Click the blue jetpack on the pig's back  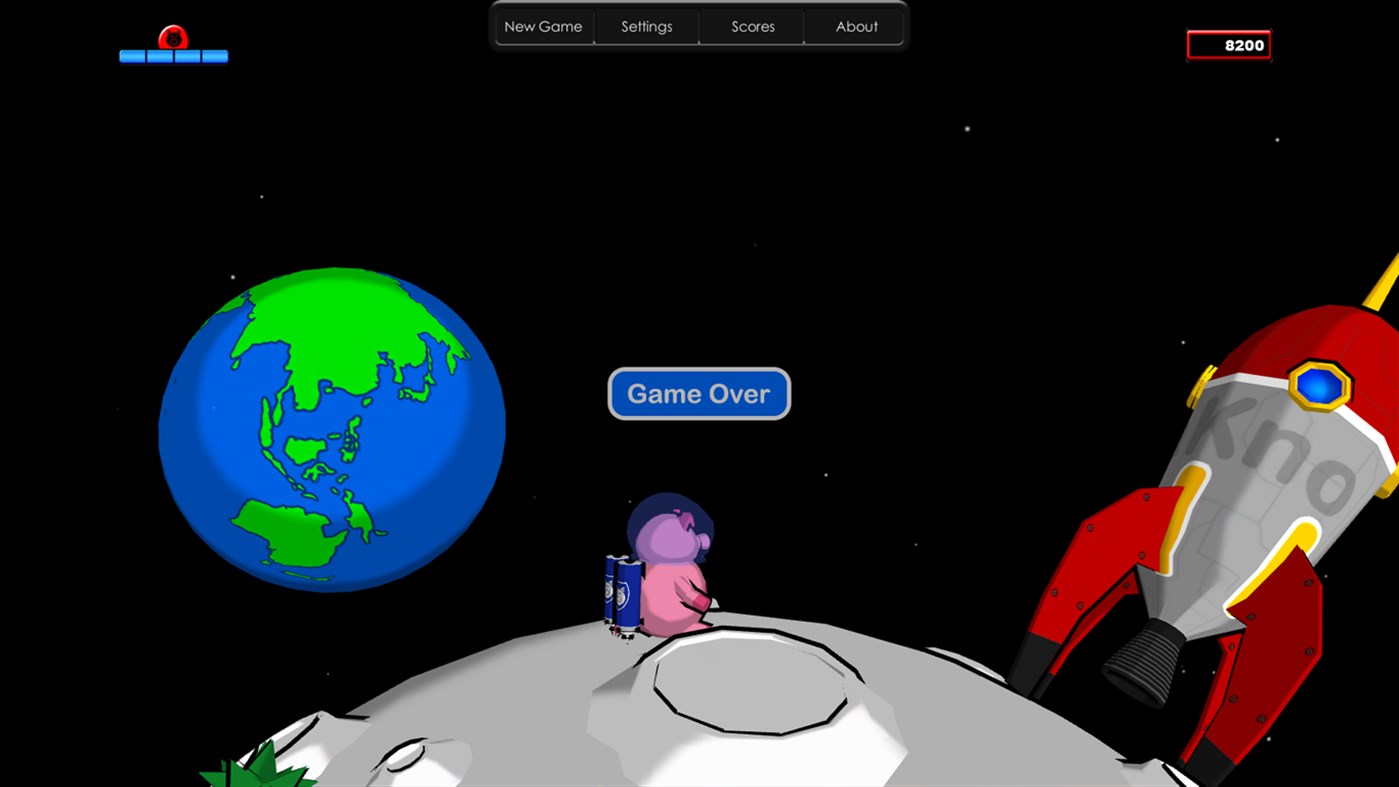tap(621, 590)
